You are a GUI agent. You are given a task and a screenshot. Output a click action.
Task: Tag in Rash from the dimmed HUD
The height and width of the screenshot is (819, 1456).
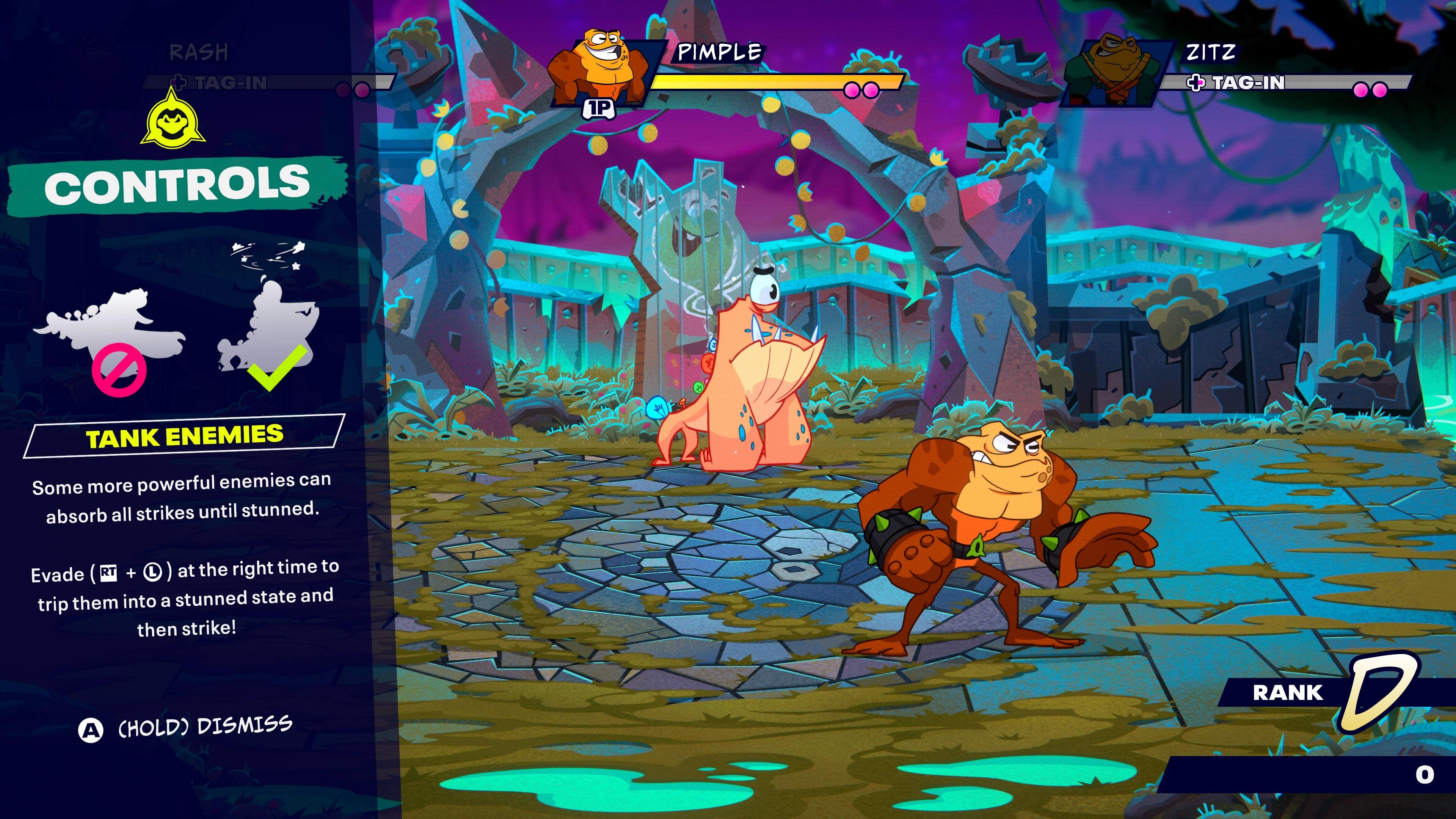224,83
